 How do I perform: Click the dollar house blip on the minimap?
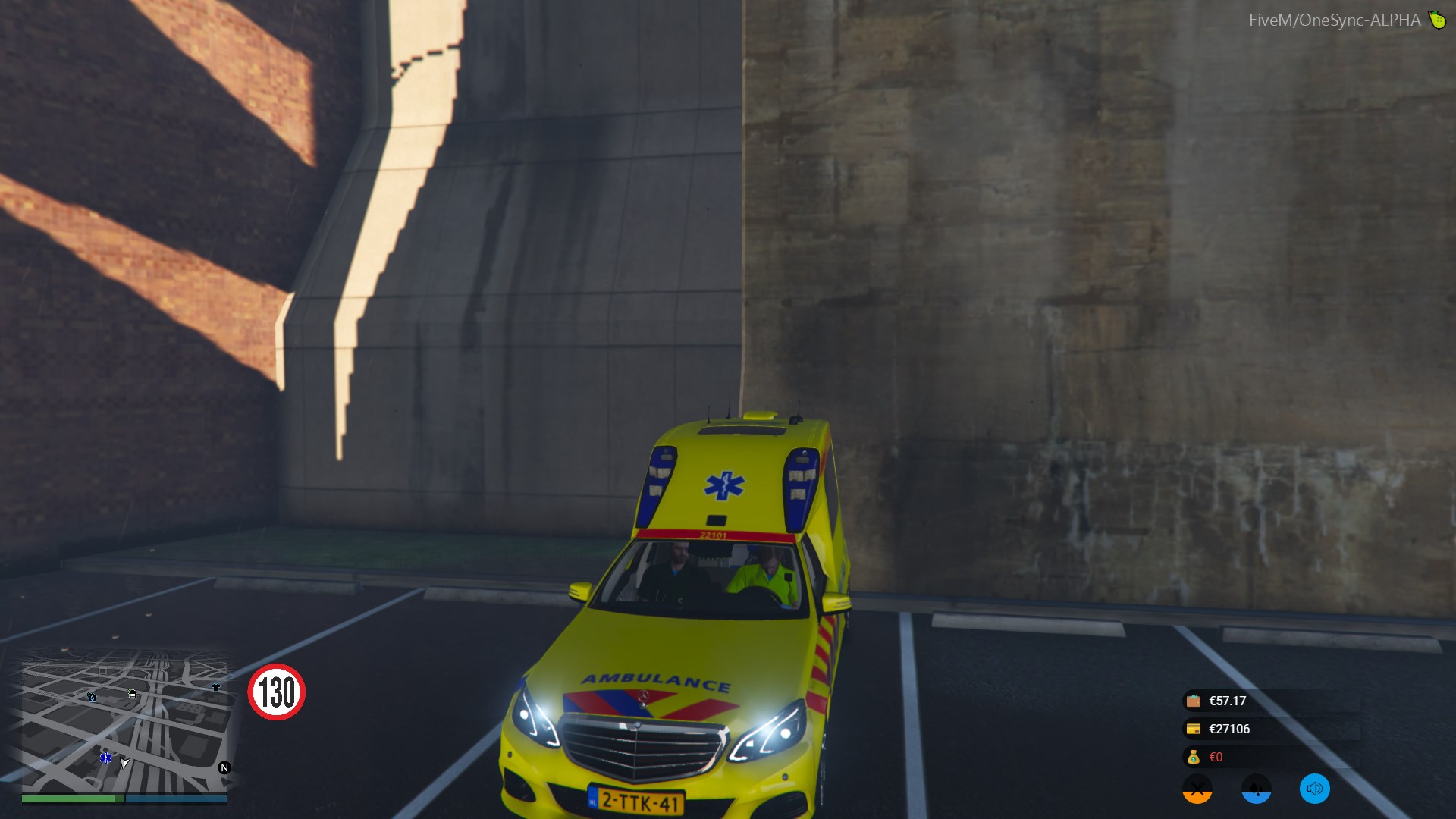tap(92, 697)
